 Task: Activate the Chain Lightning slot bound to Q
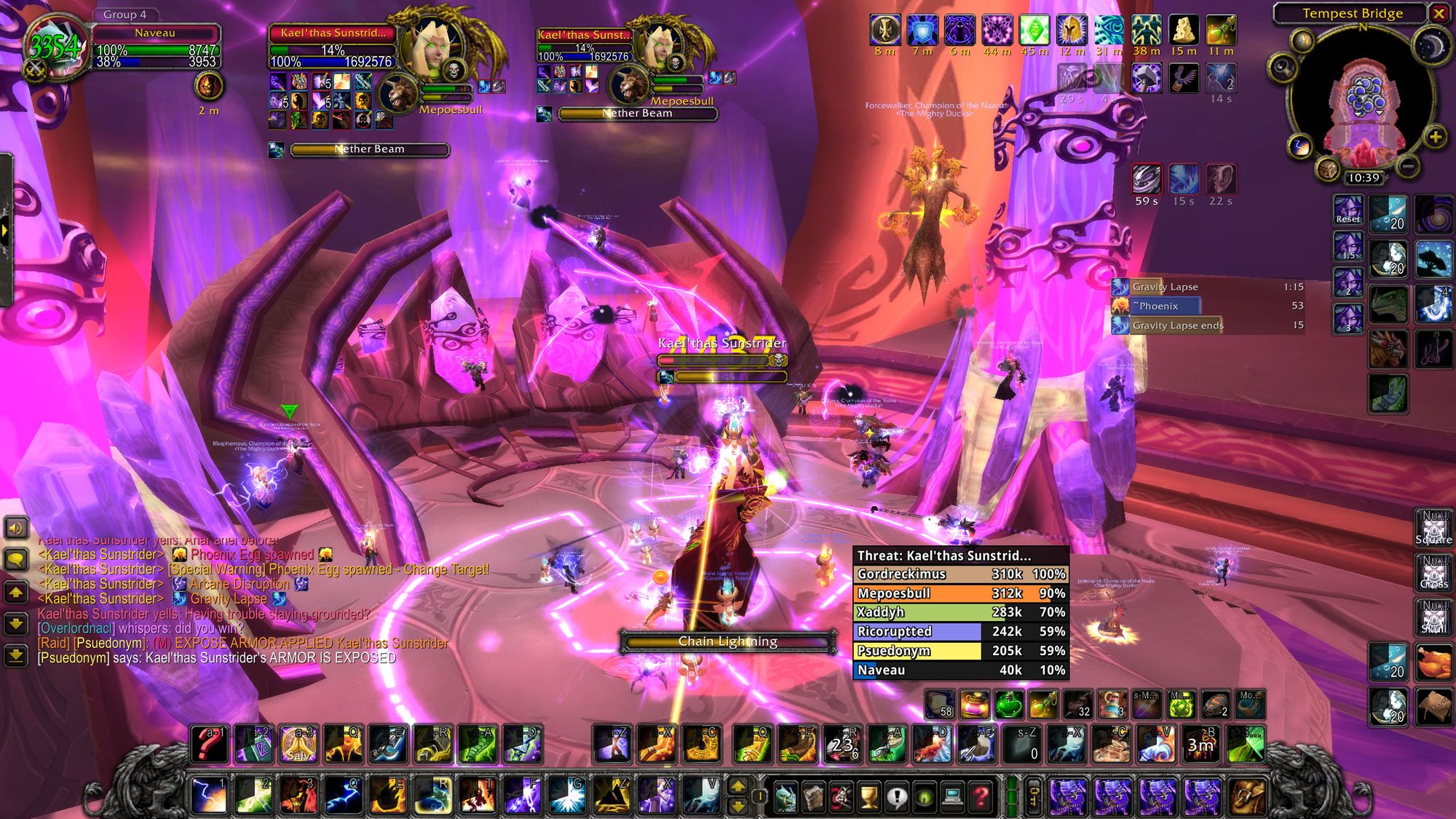click(343, 796)
